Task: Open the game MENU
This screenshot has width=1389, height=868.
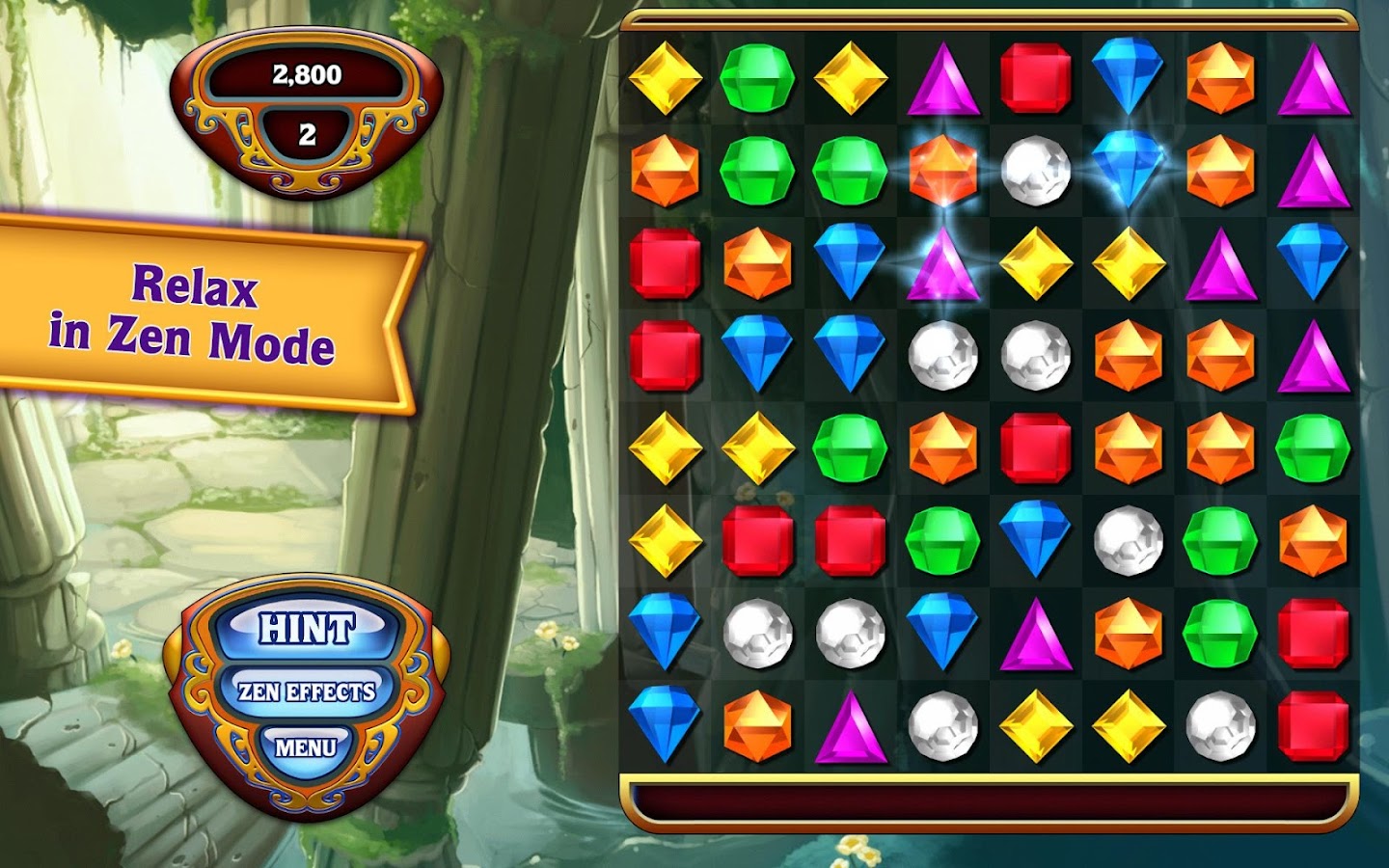Action: click(x=306, y=747)
